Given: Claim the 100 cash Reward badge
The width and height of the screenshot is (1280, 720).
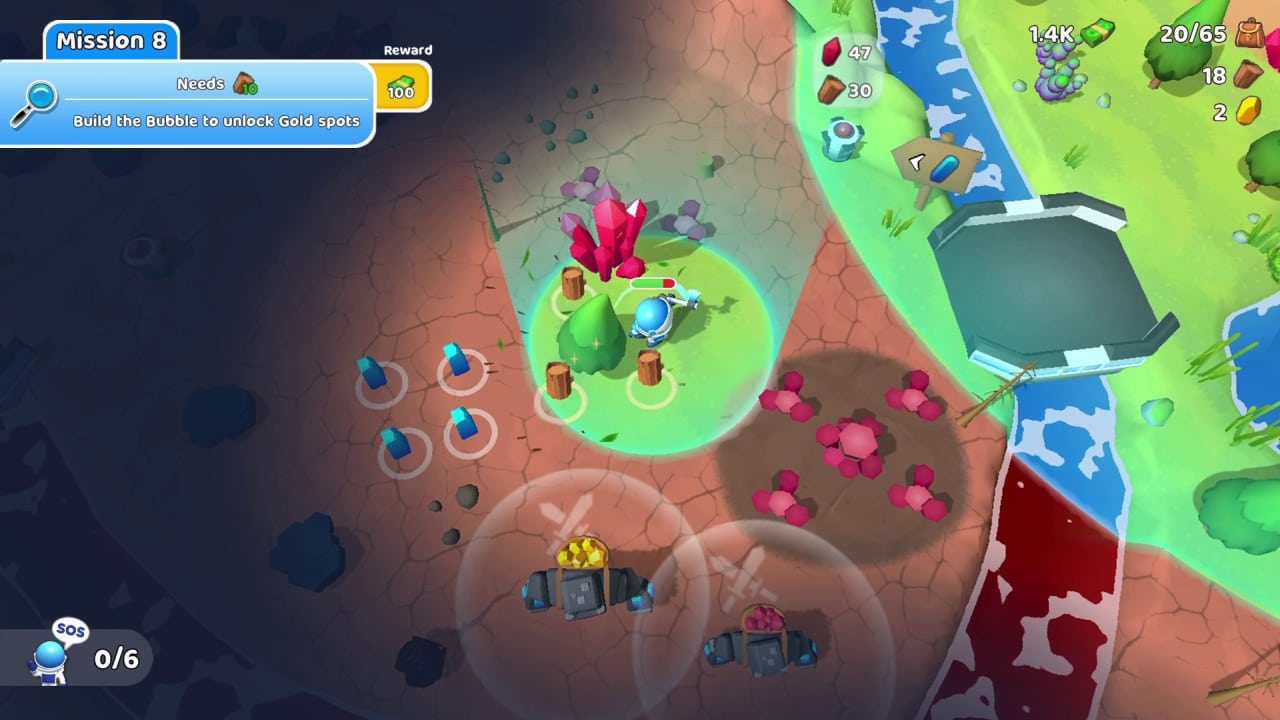Looking at the screenshot, I should (400, 85).
